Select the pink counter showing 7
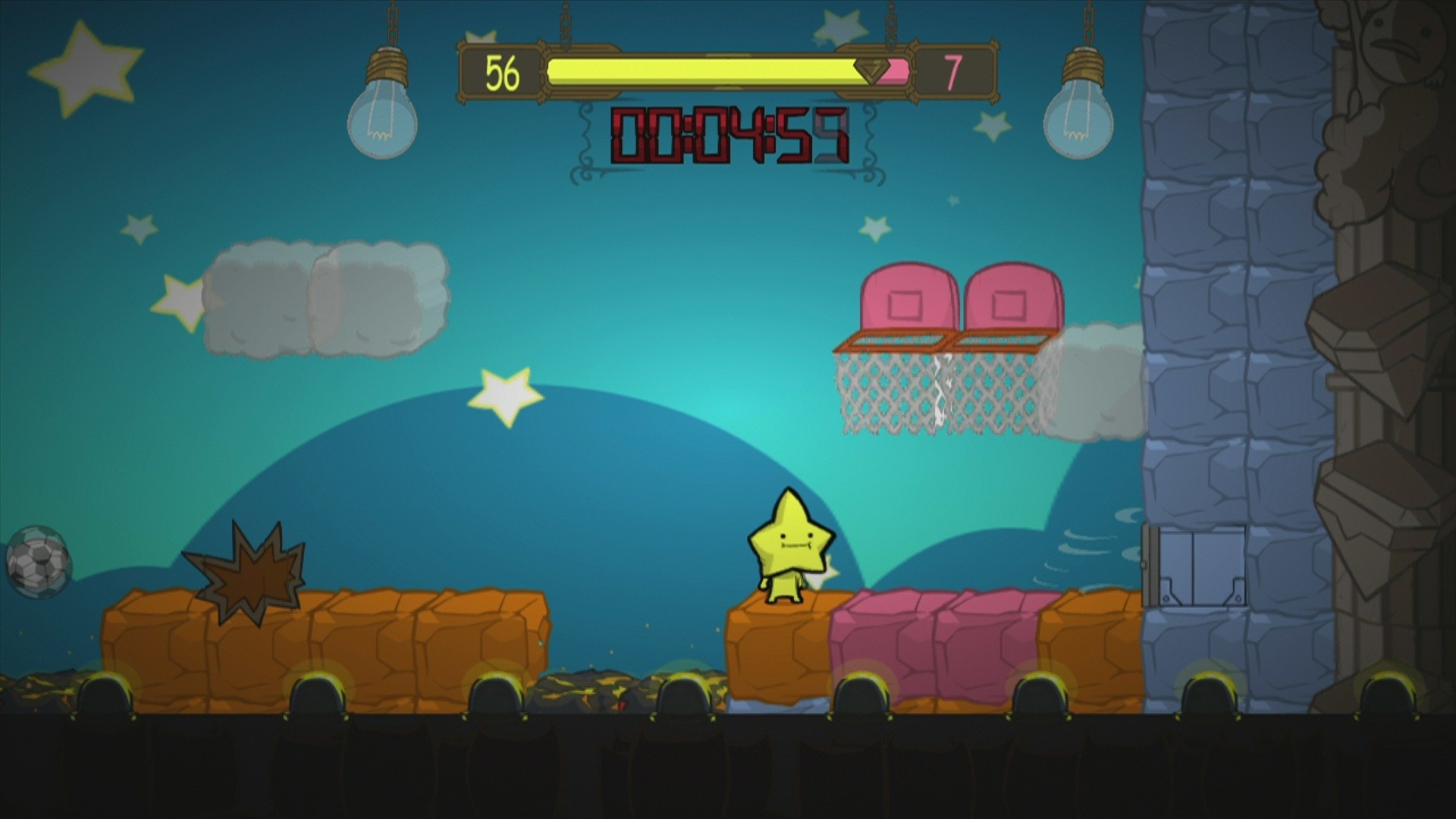The height and width of the screenshot is (819, 1456). coord(953,71)
